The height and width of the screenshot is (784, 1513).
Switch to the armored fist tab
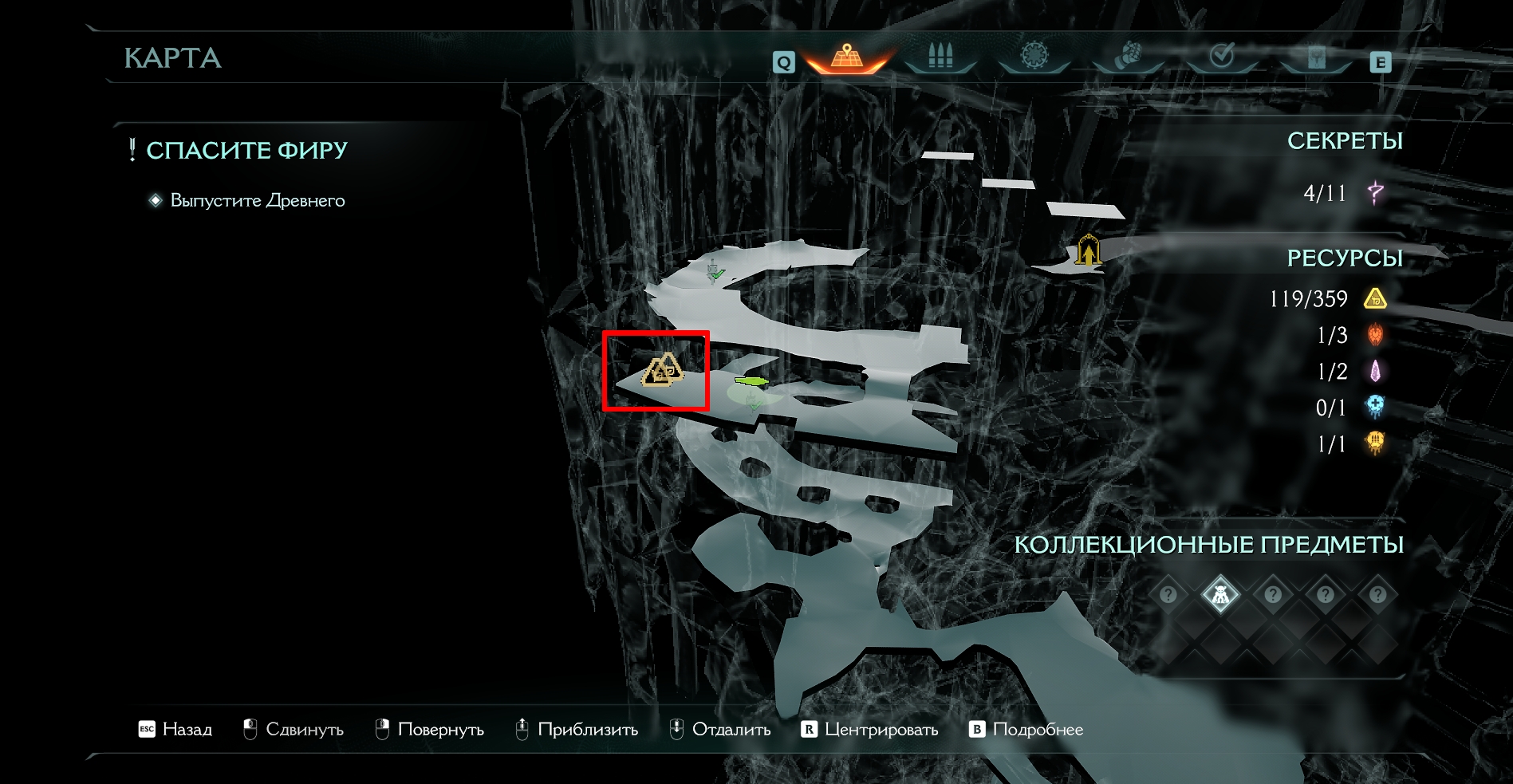pyautogui.click(x=1128, y=57)
